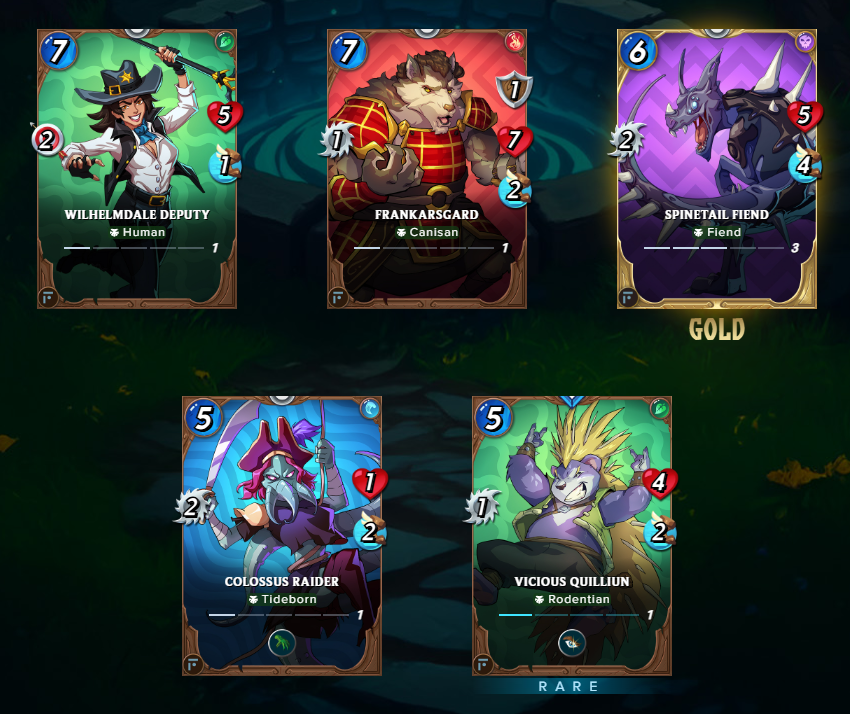Choose the Frankarsgard card

coord(427,168)
